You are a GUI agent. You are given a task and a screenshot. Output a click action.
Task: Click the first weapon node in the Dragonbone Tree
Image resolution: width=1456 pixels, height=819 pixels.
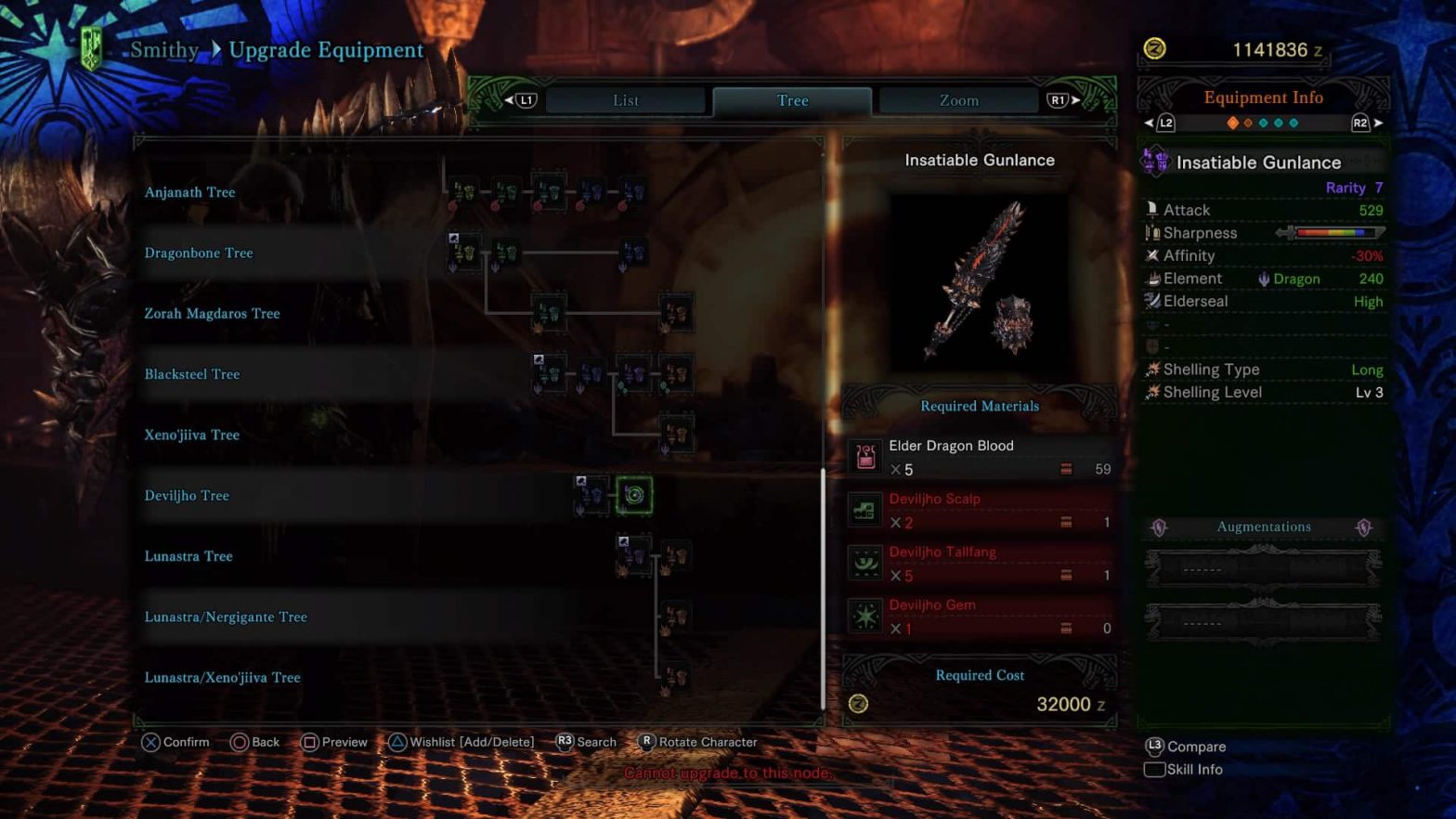click(x=461, y=252)
